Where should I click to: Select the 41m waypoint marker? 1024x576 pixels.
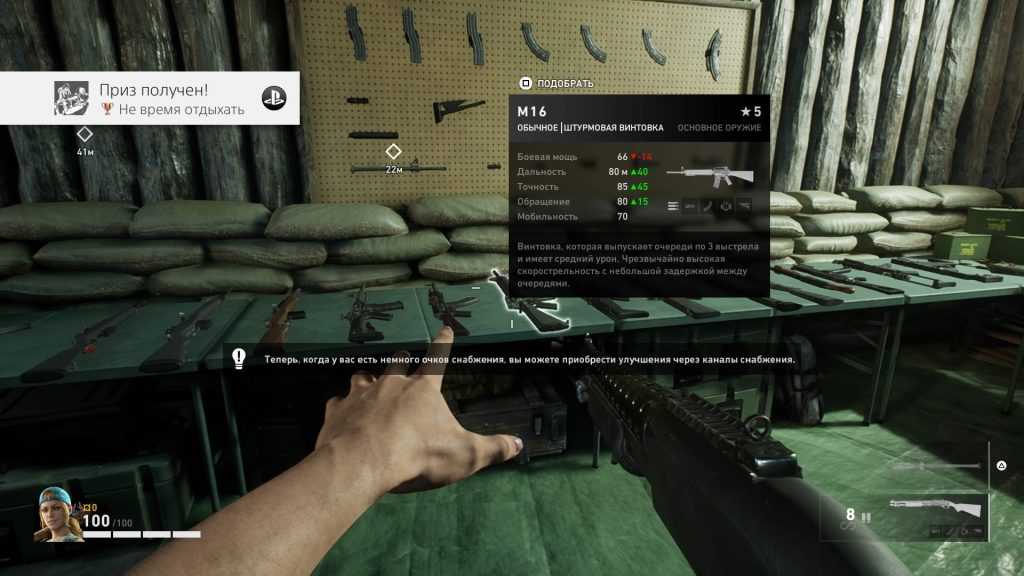tap(85, 134)
